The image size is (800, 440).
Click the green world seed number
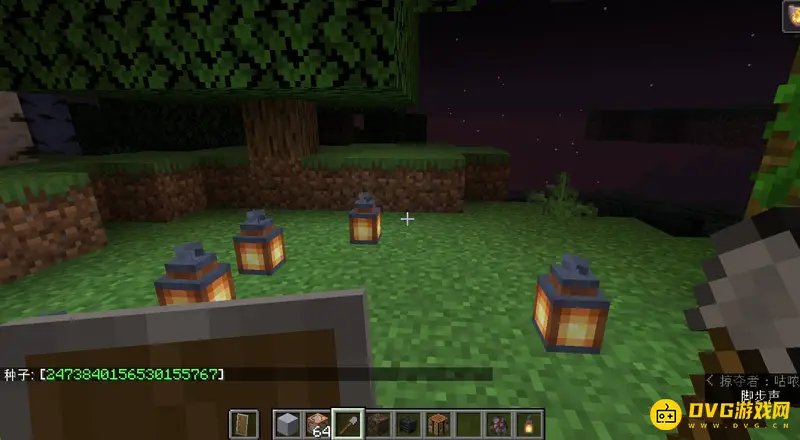pyautogui.click(x=130, y=374)
